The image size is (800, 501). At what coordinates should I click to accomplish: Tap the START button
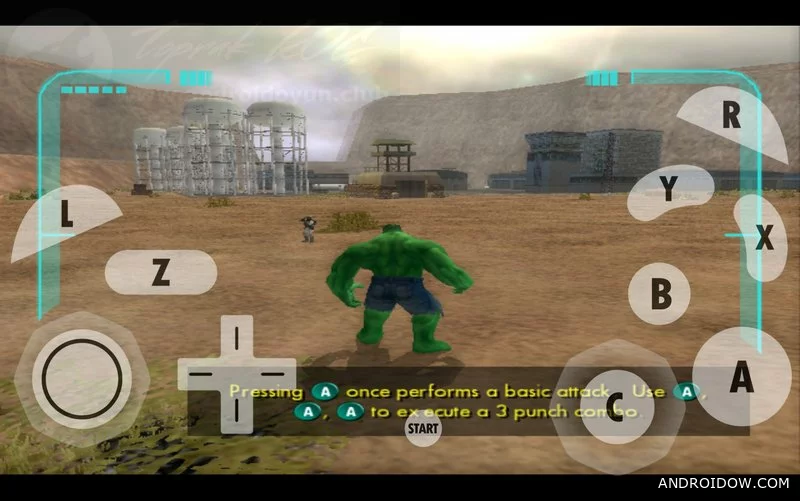tap(423, 429)
